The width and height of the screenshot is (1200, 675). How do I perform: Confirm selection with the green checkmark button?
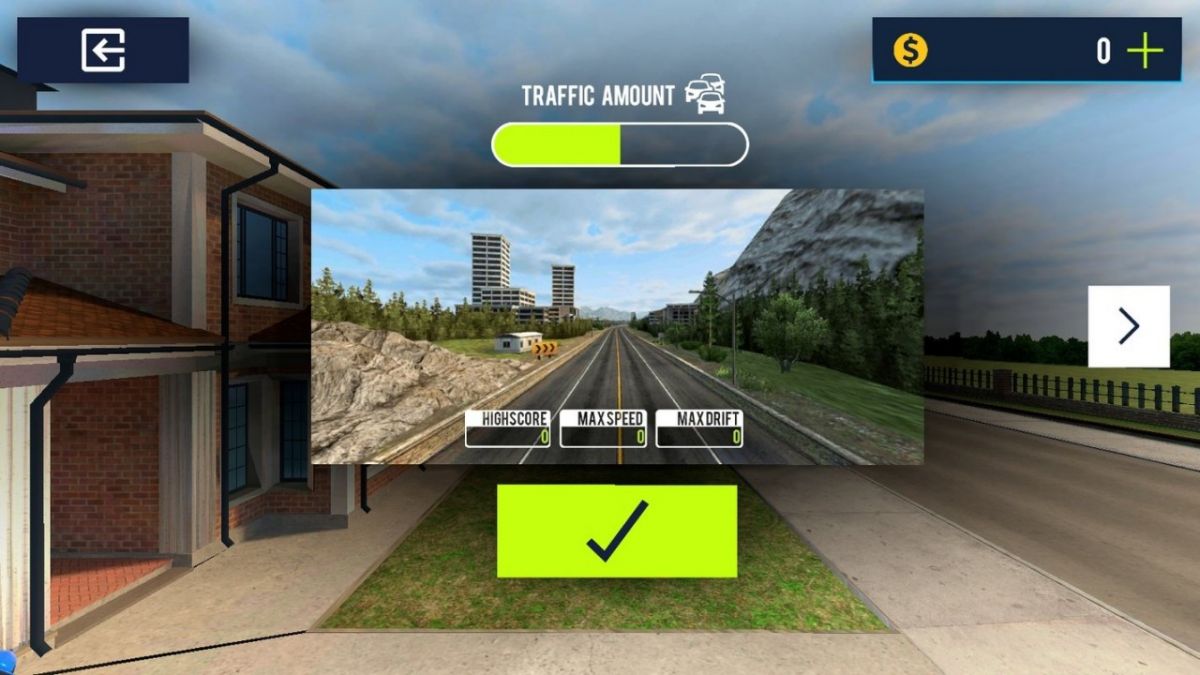(617, 531)
